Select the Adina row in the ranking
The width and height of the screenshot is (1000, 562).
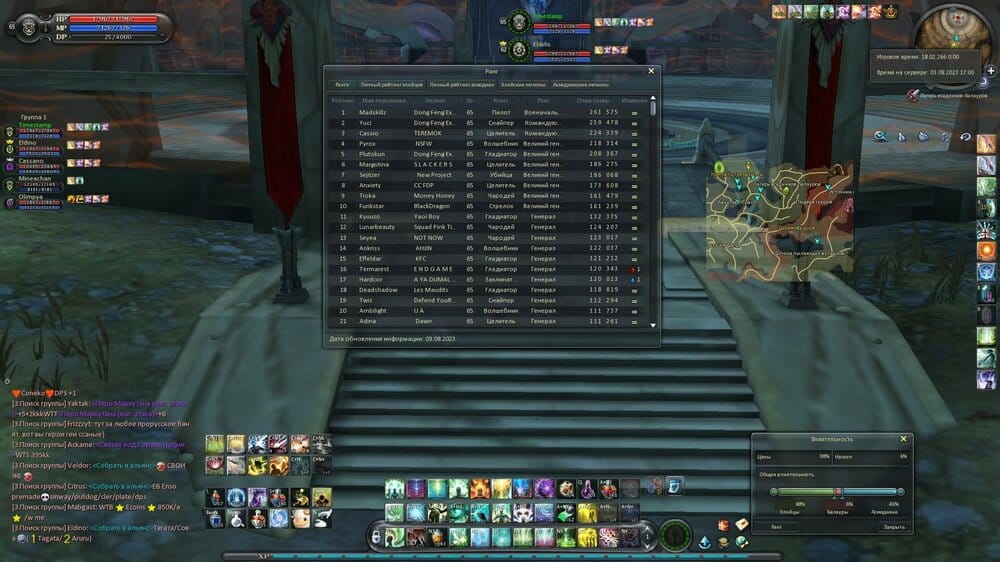coord(367,321)
